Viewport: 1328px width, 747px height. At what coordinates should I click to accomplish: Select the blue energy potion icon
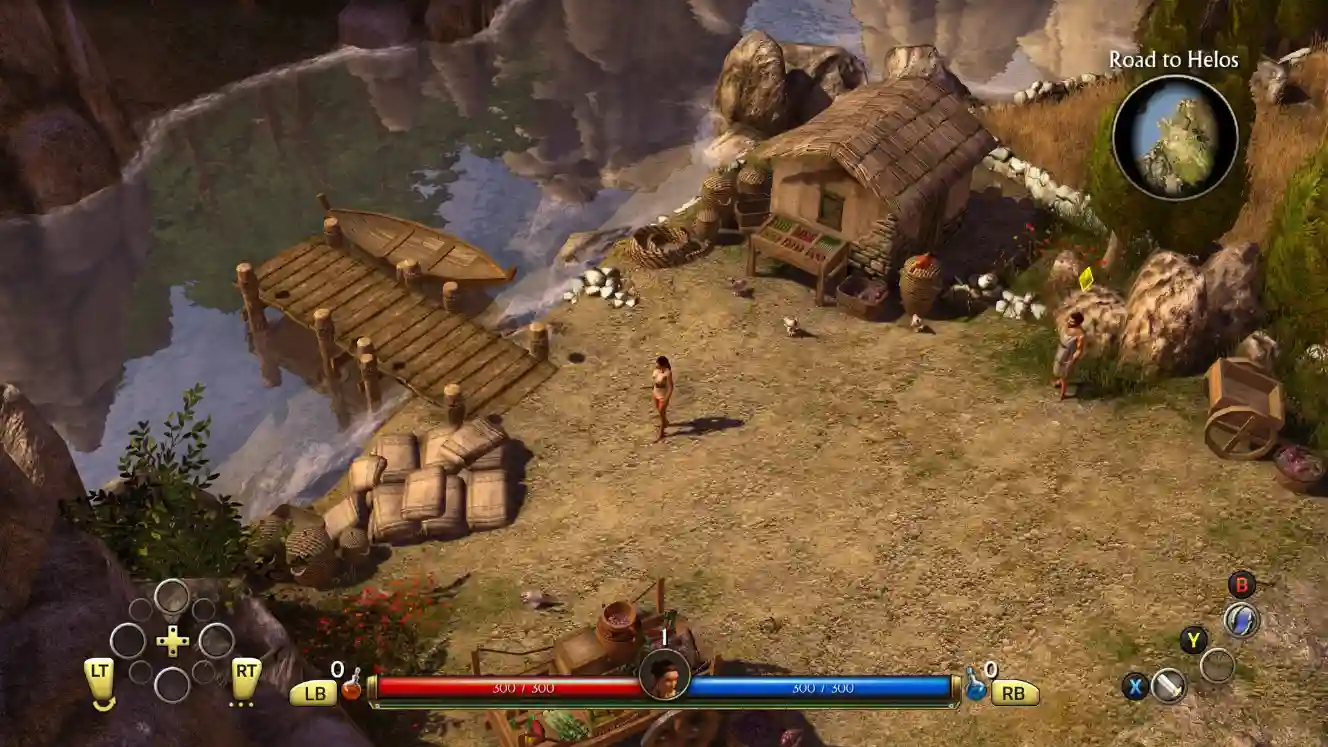coord(977,688)
